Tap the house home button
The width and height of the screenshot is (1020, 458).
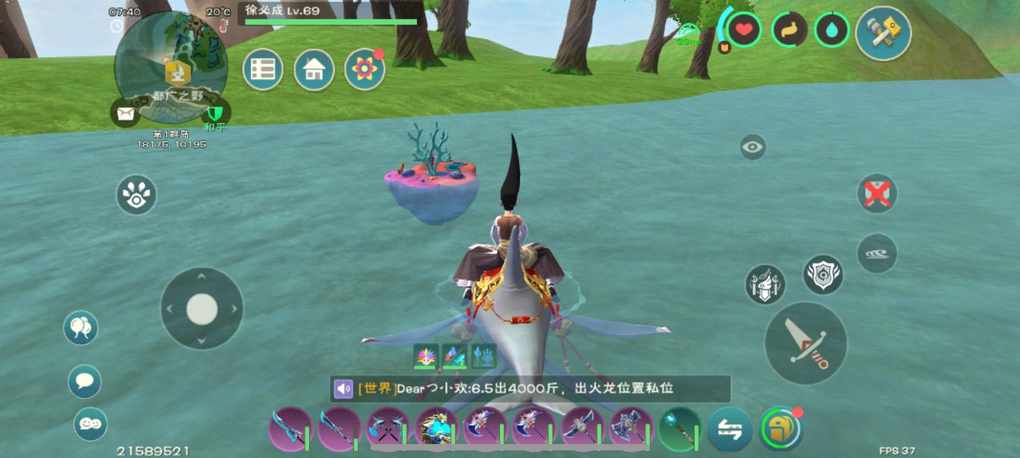(314, 69)
